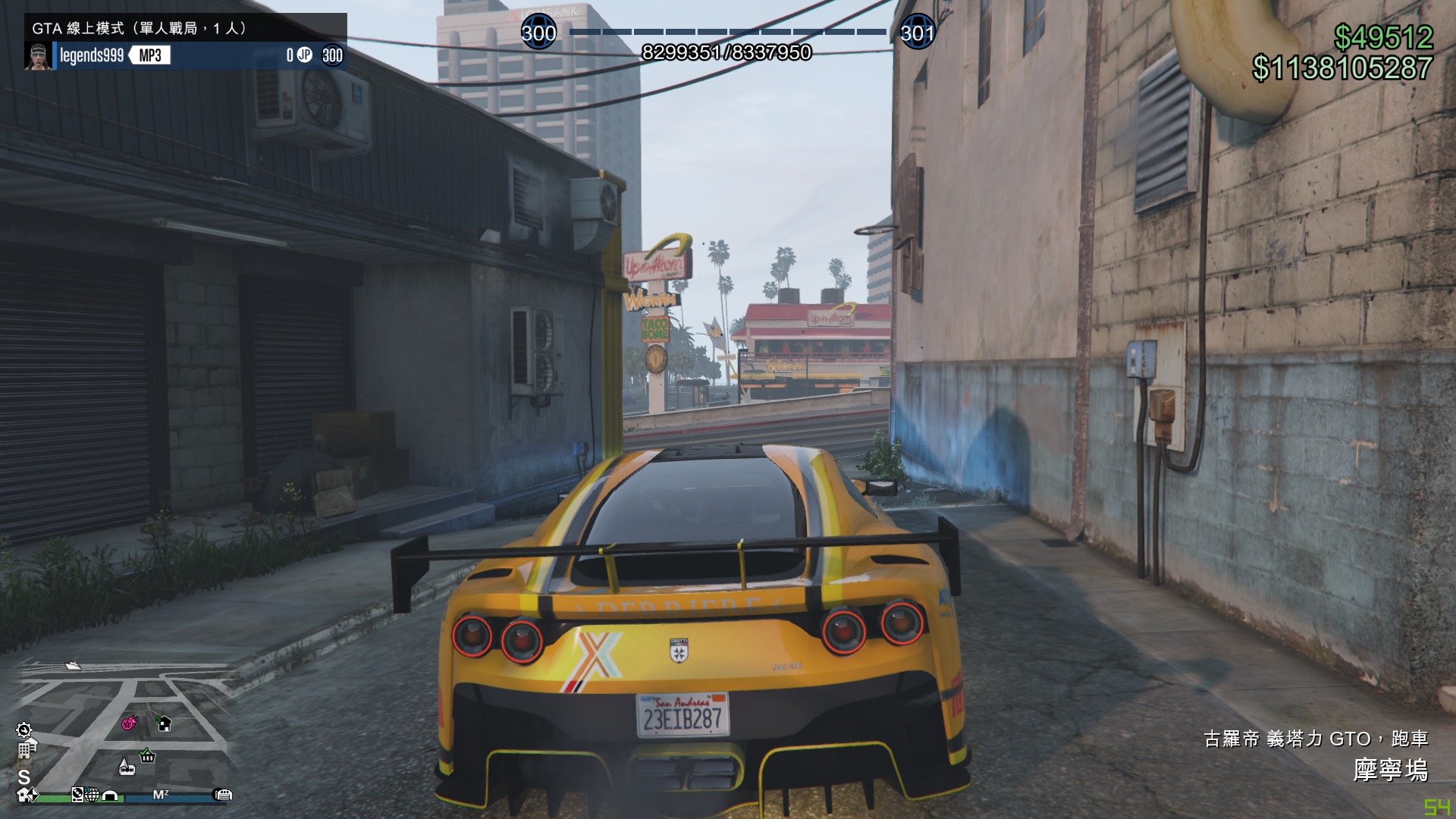
Task: Select the house-for-sale dollar blip
Action: coord(164,724)
